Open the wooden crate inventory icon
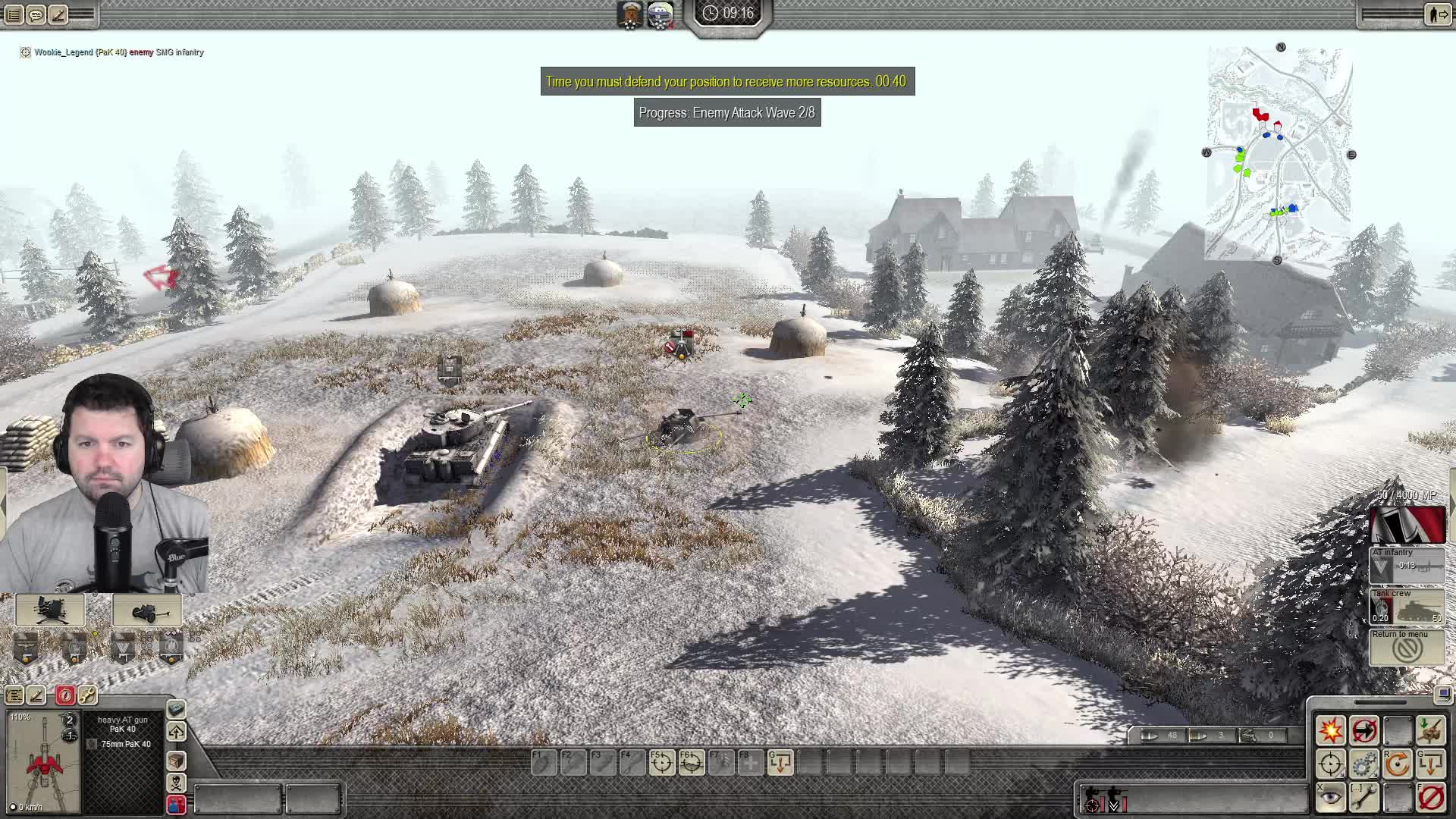 click(176, 760)
